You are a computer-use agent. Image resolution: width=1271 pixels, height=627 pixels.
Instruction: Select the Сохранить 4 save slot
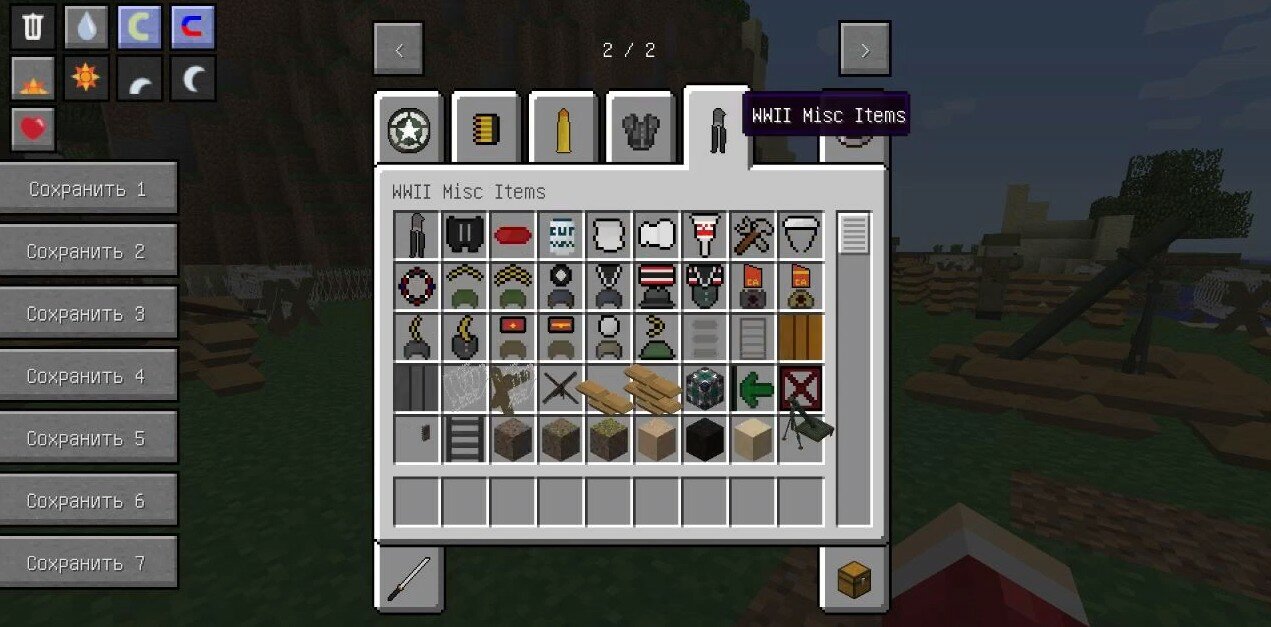(x=88, y=376)
